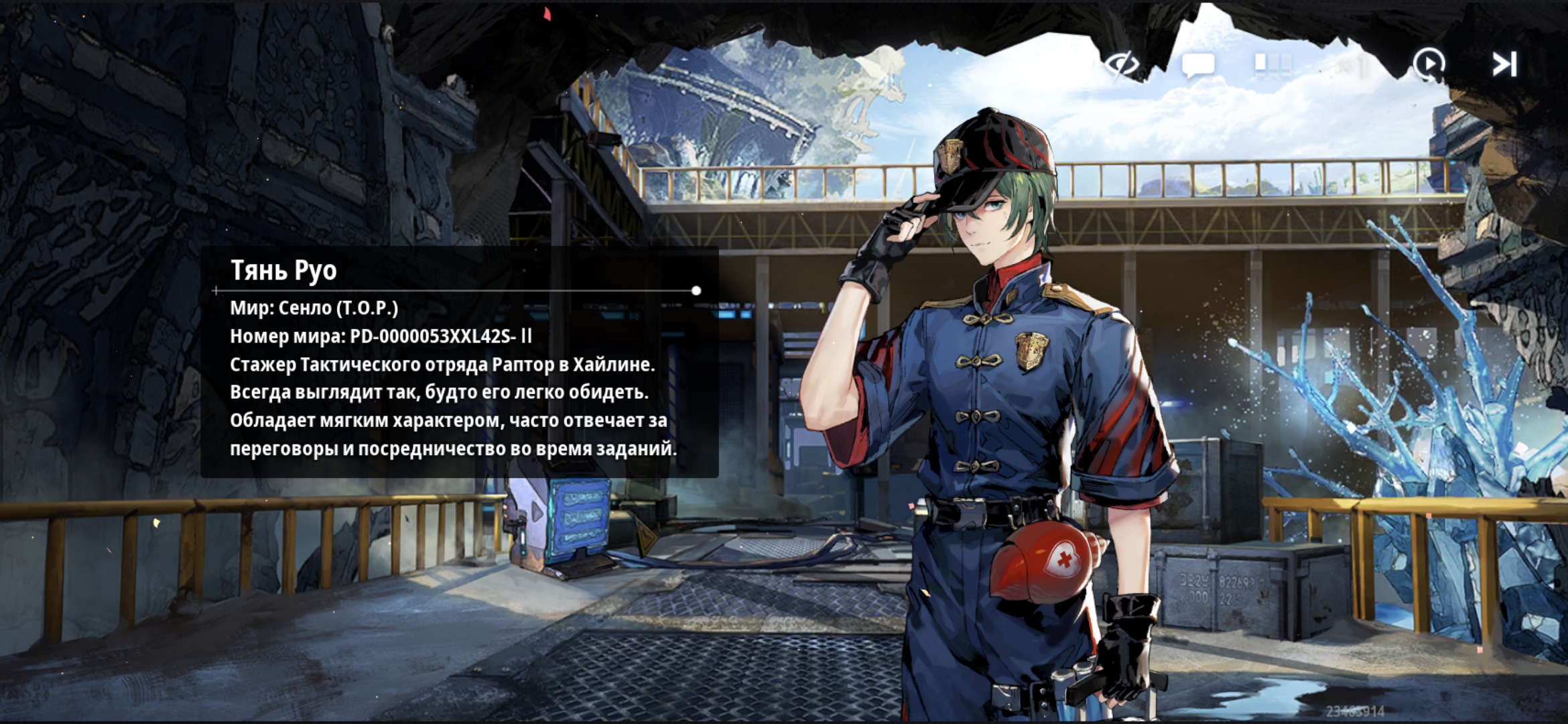Viewport: 1568px width, 724px height.
Task: Toggle auto-play with the circular play icon
Action: [1429, 65]
